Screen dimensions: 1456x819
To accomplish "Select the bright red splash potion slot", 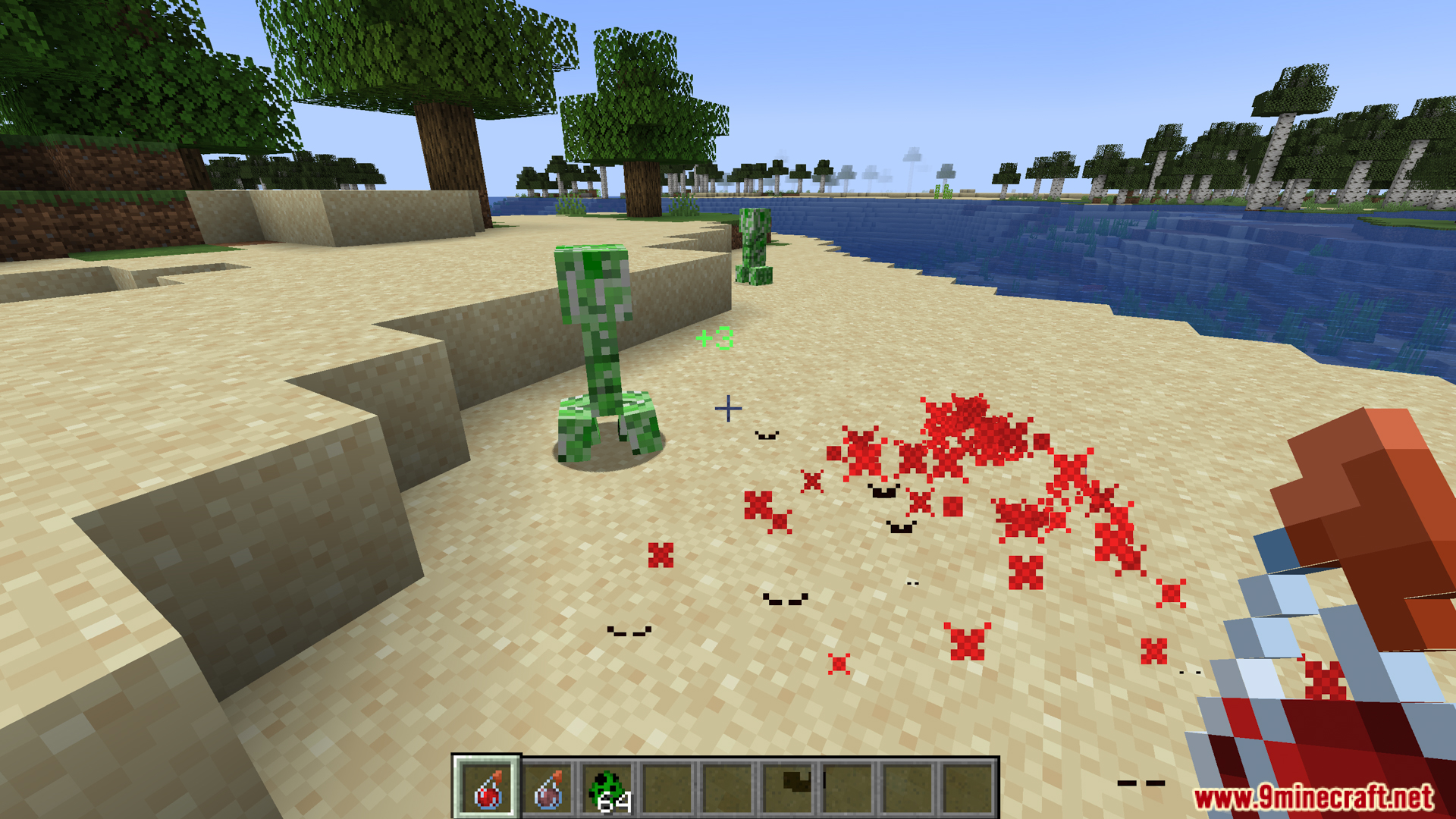I will pyautogui.click(x=488, y=789).
